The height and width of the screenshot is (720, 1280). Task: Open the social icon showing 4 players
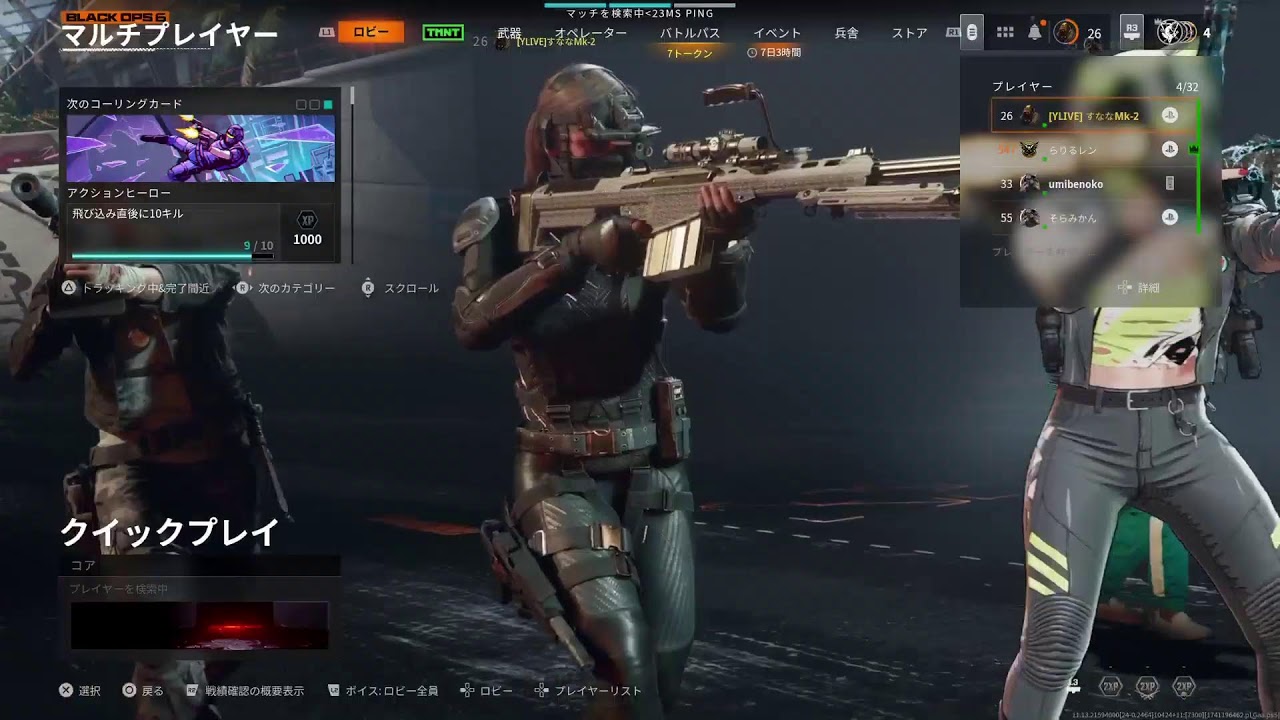click(x=1170, y=33)
